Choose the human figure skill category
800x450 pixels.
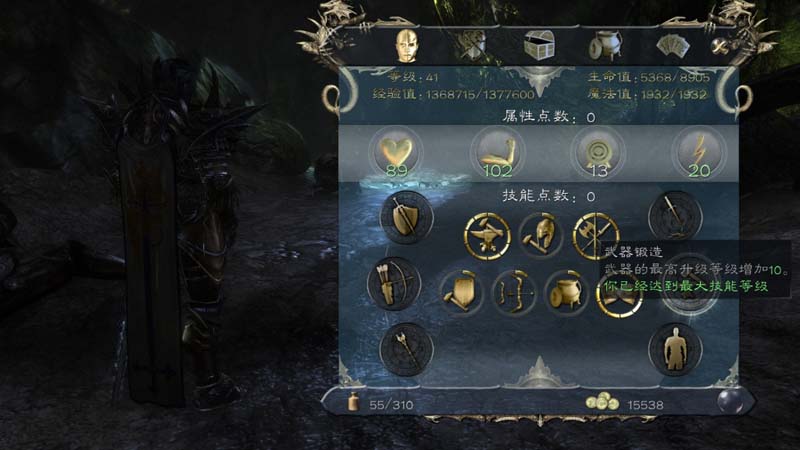point(674,347)
